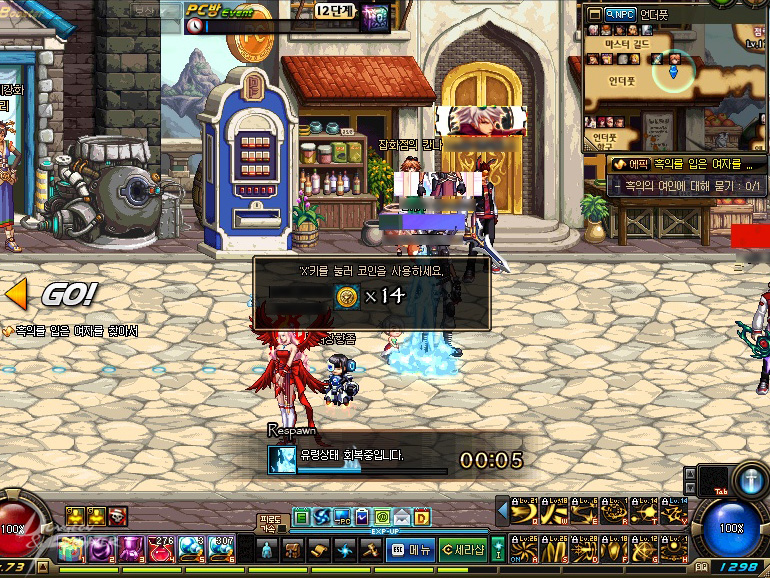The image size is (770, 578).
Task: Activate the Lv.21 skill icon
Action: pos(523,513)
